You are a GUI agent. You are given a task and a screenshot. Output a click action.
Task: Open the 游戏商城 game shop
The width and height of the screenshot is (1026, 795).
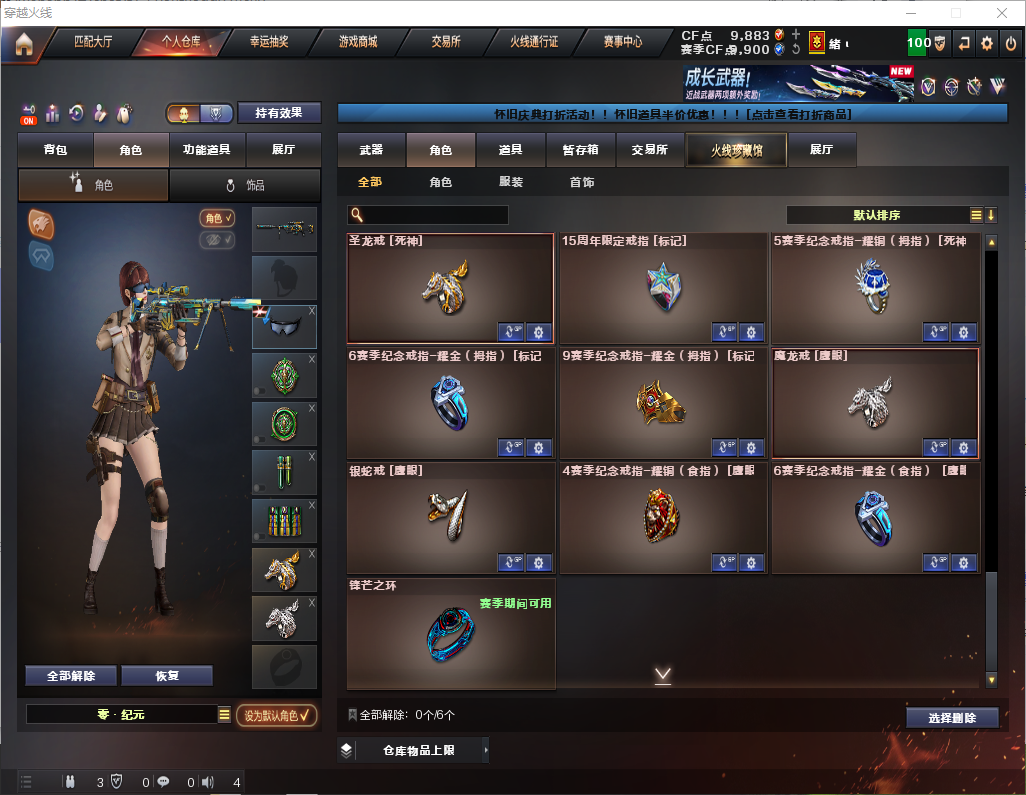tap(358, 42)
